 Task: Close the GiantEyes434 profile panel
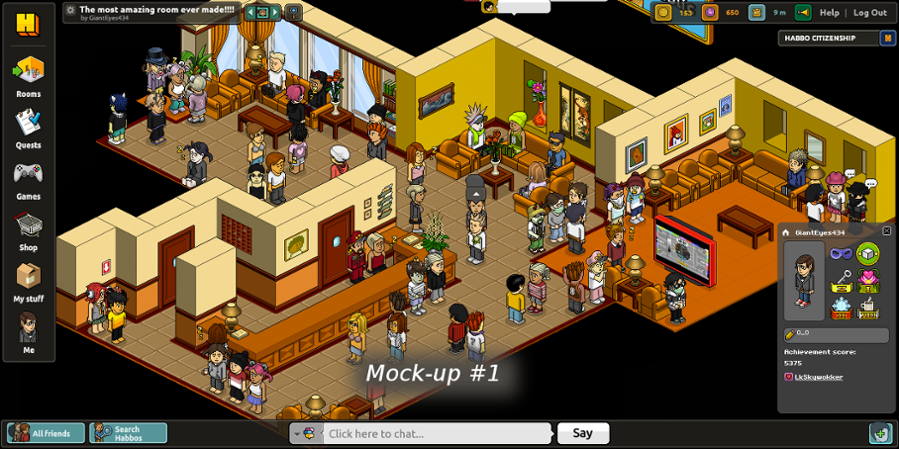(x=886, y=231)
